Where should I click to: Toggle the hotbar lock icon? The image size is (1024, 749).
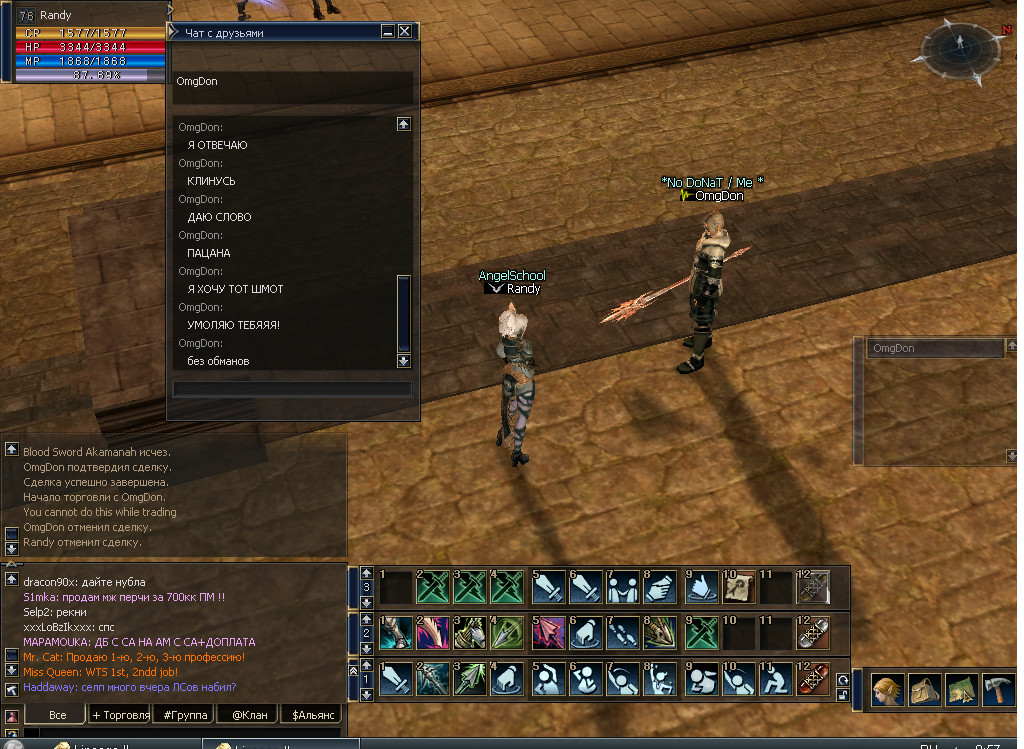click(843, 695)
